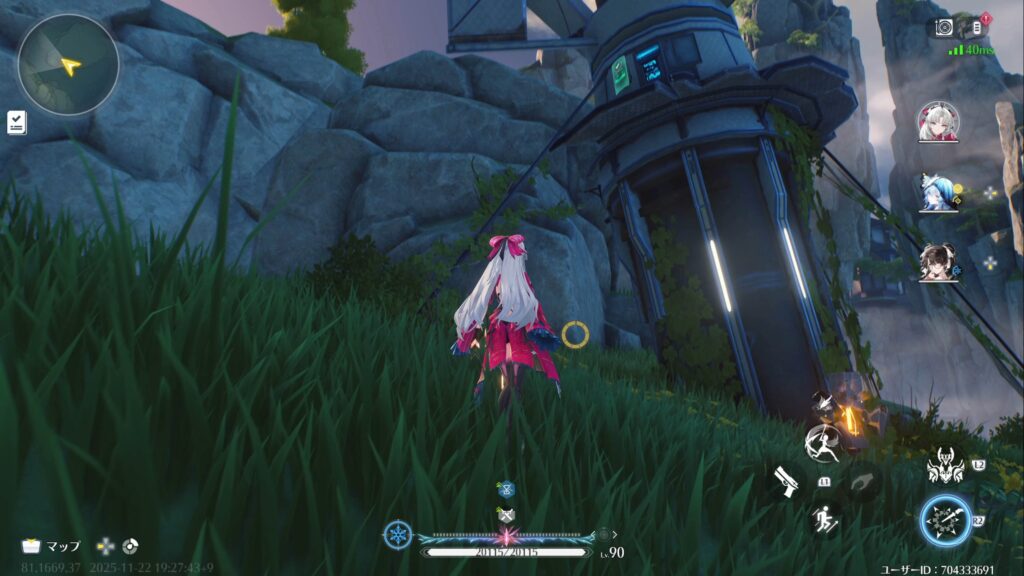The width and height of the screenshot is (1024, 576).
Task: Open the menu icon with red alert
Action: point(979,28)
